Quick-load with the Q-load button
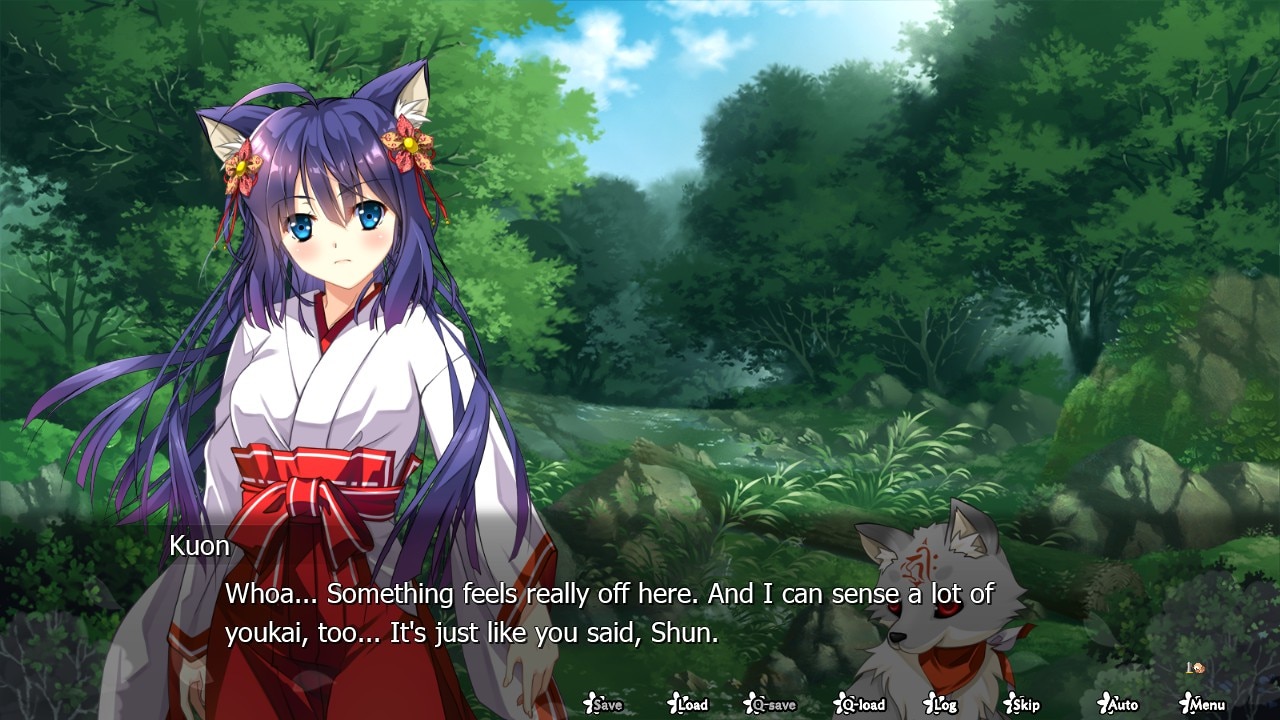 click(x=859, y=704)
